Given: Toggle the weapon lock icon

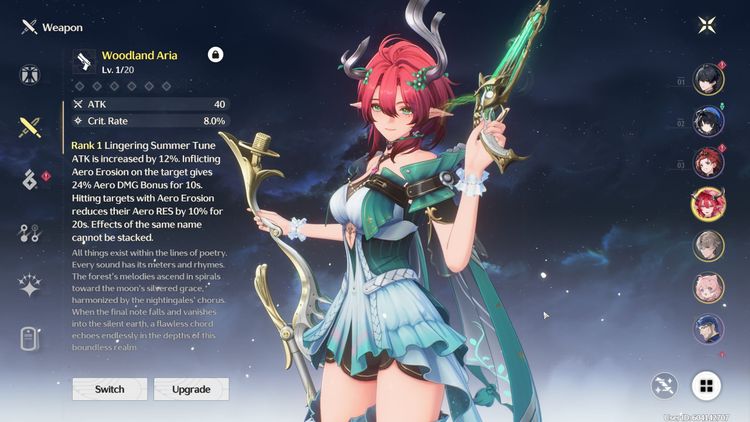Looking at the screenshot, I should point(215,55).
